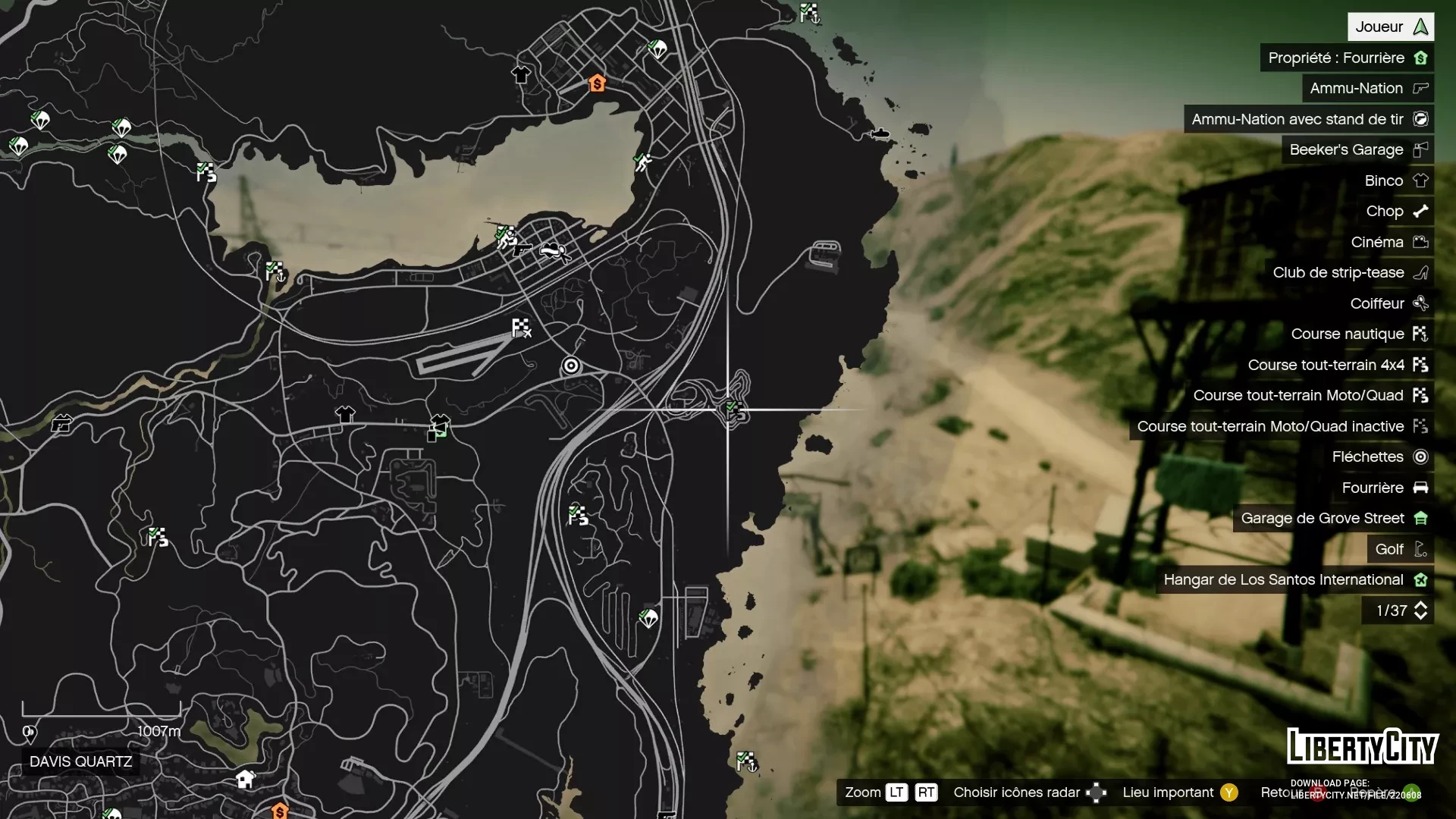Pick Hangar de Los Santos International
This screenshot has height=819, width=1456.
pos(1294,580)
